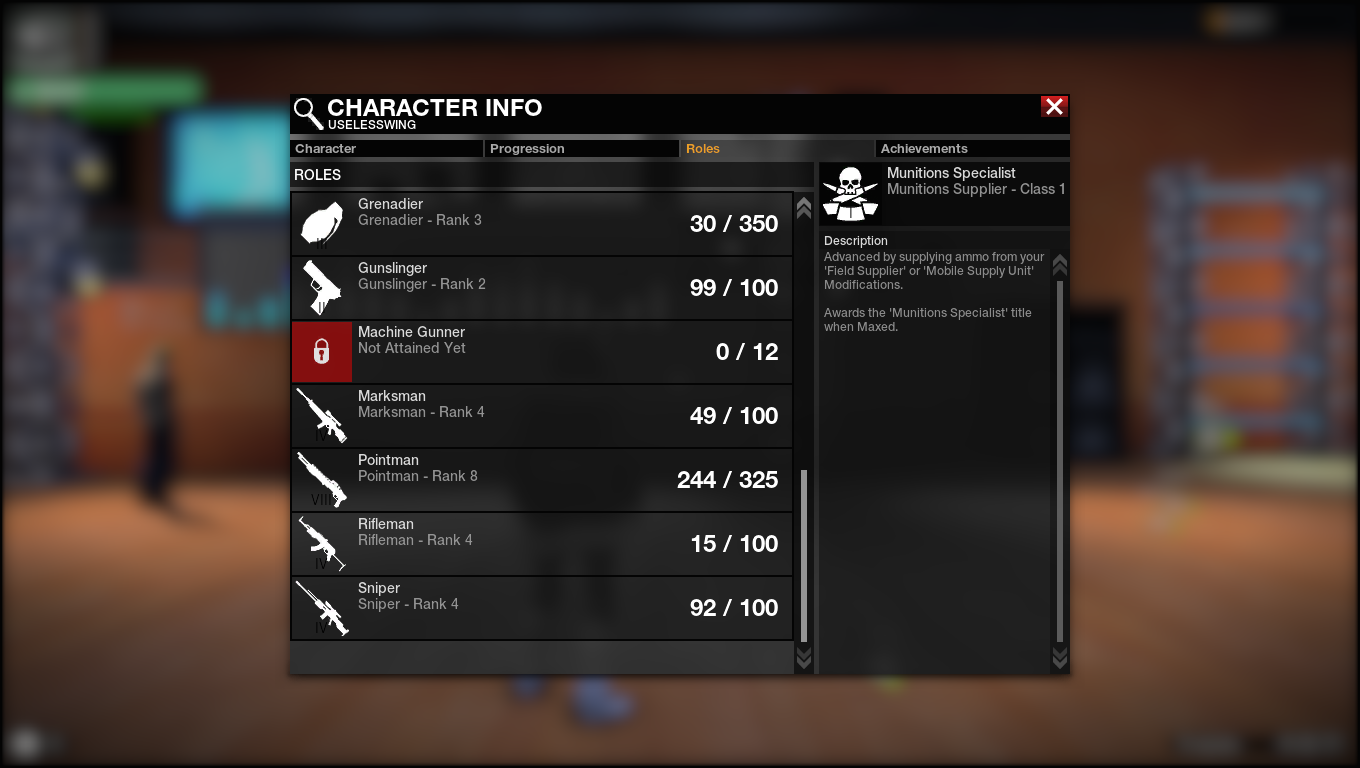Choose the Sniper role row
This screenshot has width=1360, height=768.
[x=541, y=608]
